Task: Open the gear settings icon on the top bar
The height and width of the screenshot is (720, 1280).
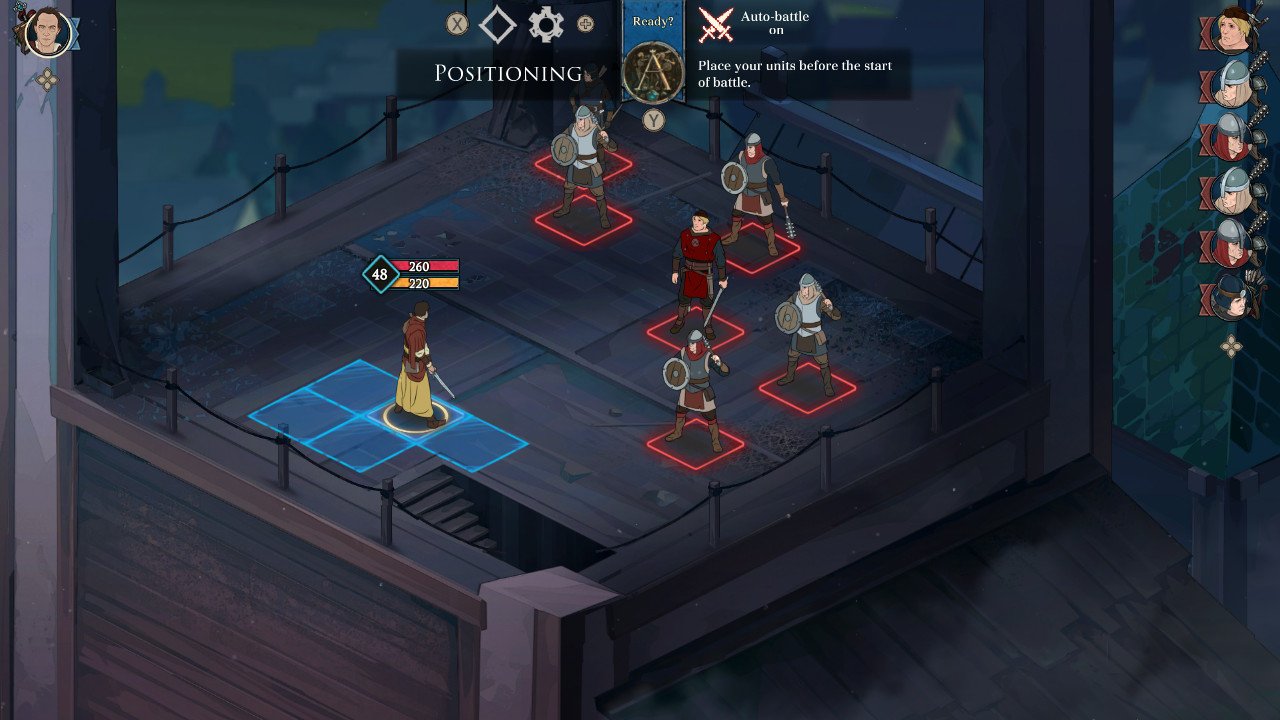Action: [545, 24]
